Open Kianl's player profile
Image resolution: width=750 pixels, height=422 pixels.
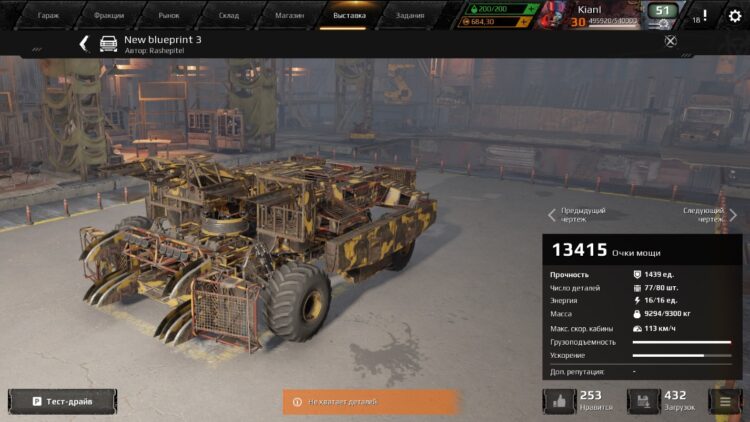(x=600, y=14)
